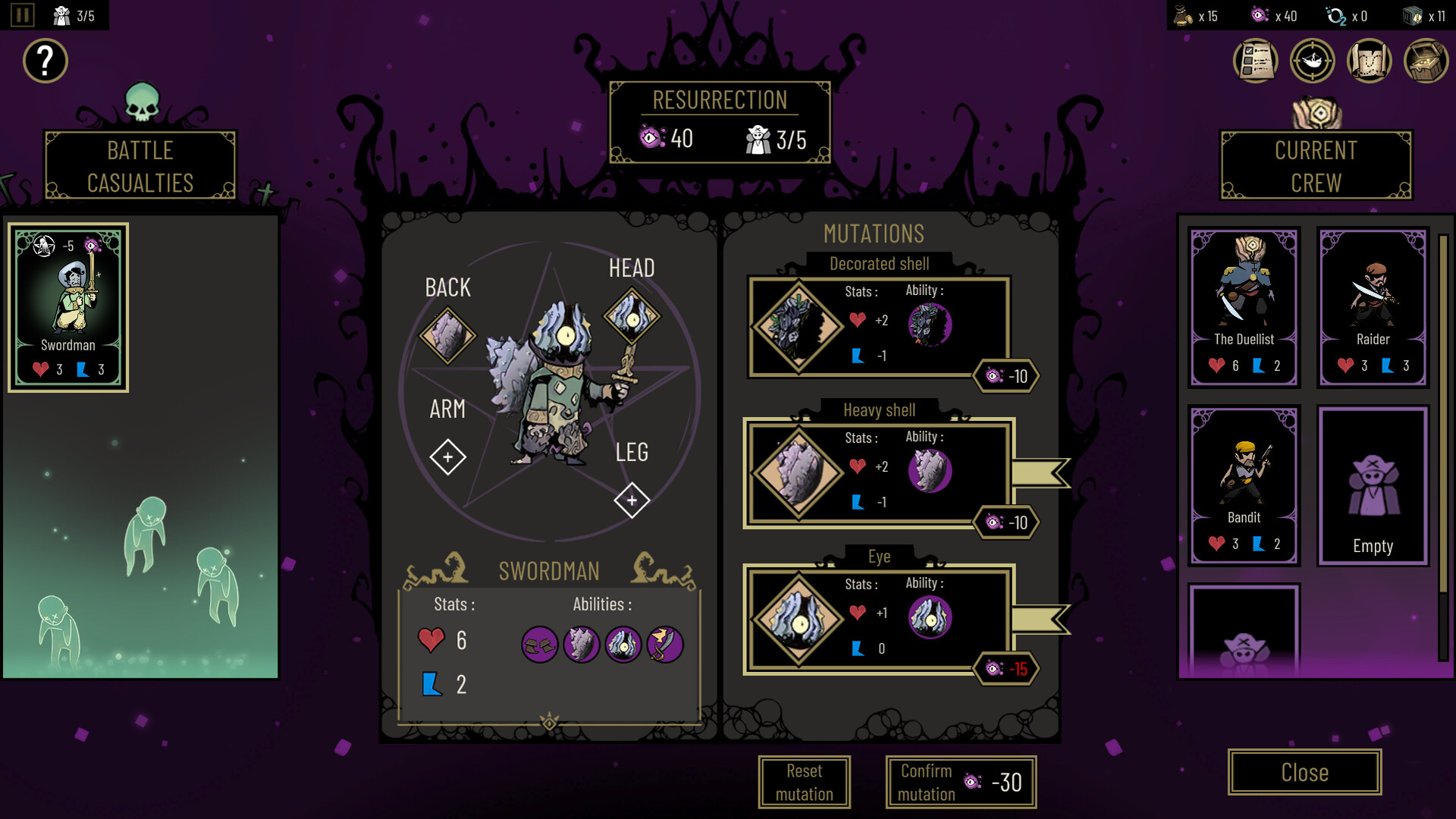Expand the LEG mutation slot
This screenshot has width=1456, height=819.
tap(630, 500)
